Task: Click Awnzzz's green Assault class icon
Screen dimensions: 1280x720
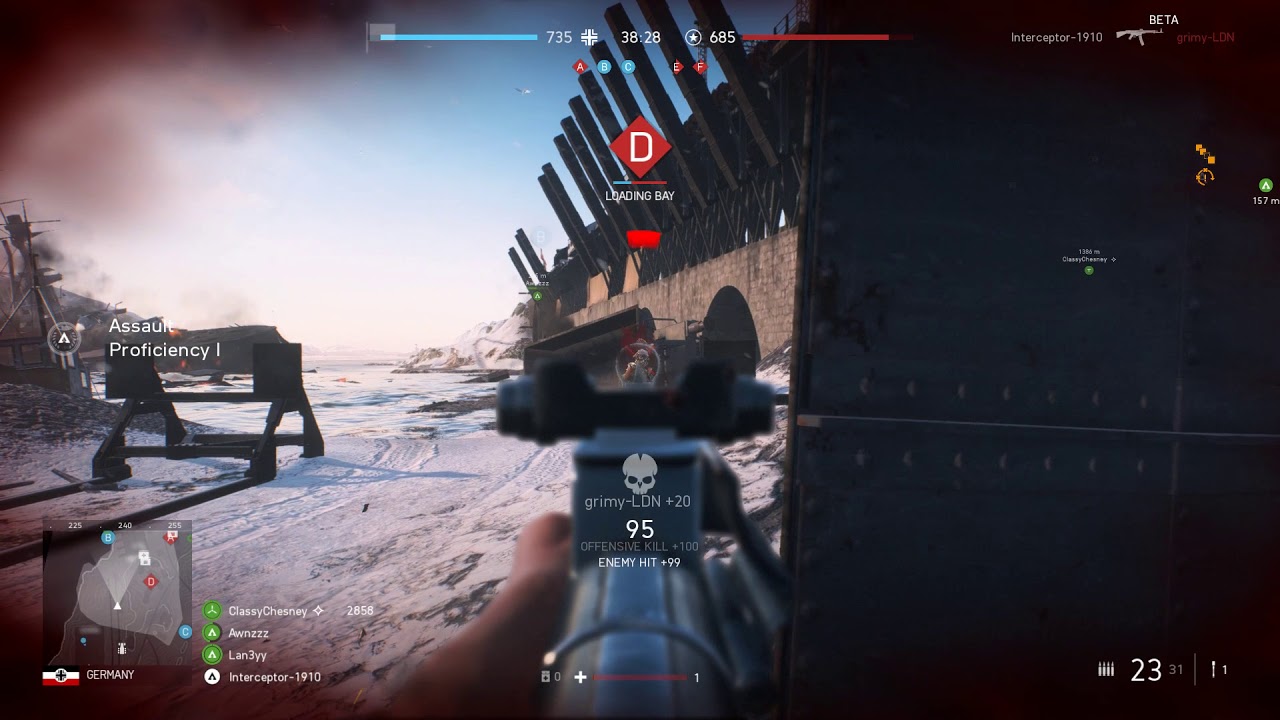Action: pos(211,632)
